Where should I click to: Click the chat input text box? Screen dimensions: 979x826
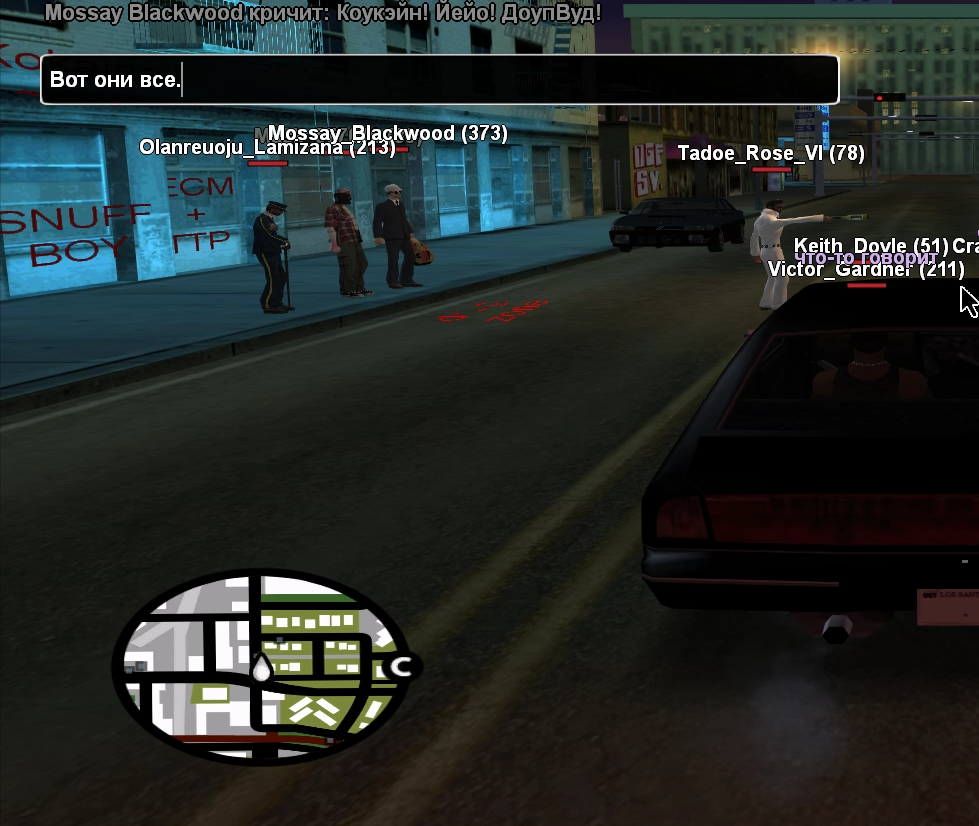pos(439,80)
